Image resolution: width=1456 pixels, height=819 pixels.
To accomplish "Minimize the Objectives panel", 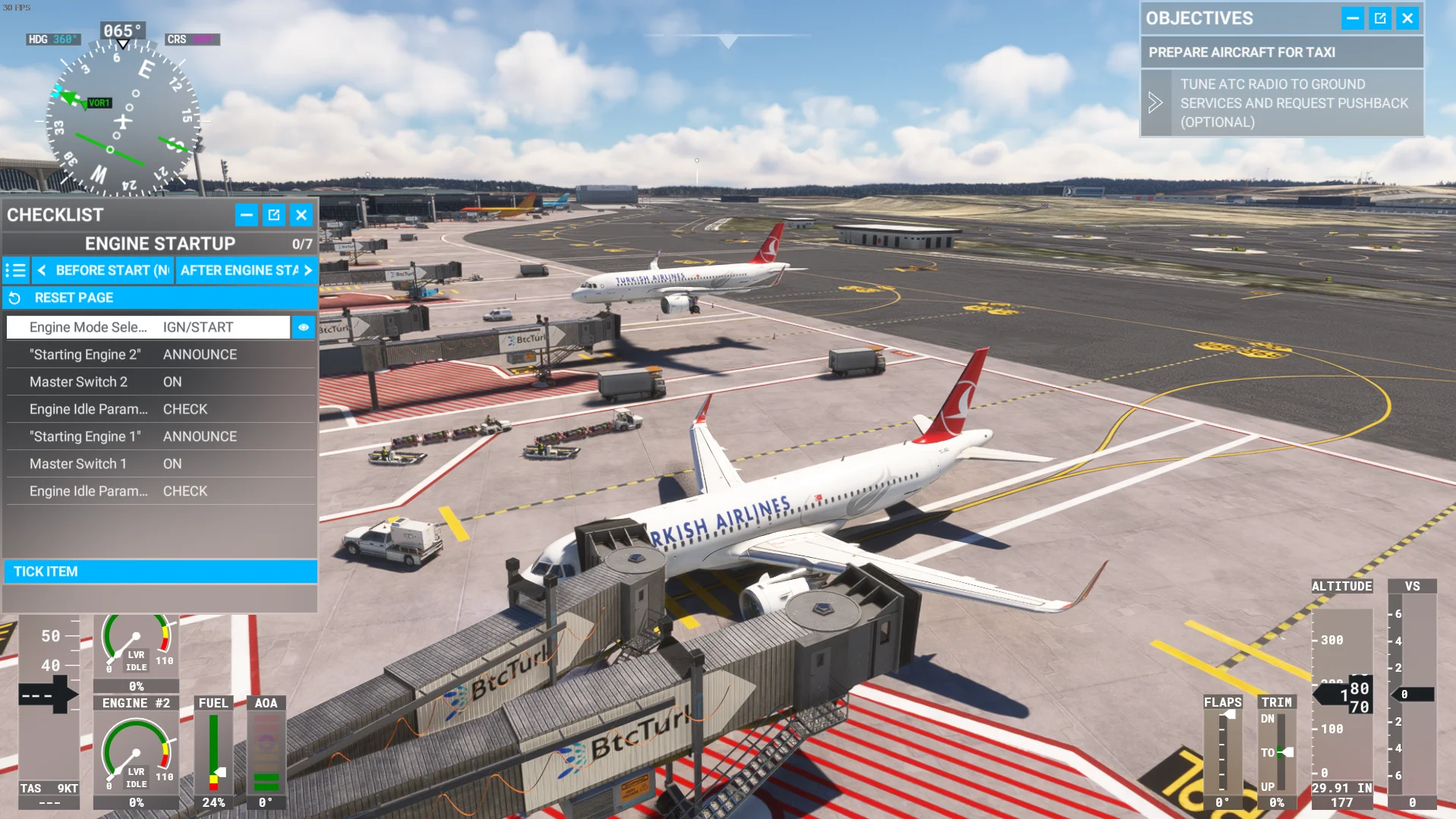I will point(1352,18).
